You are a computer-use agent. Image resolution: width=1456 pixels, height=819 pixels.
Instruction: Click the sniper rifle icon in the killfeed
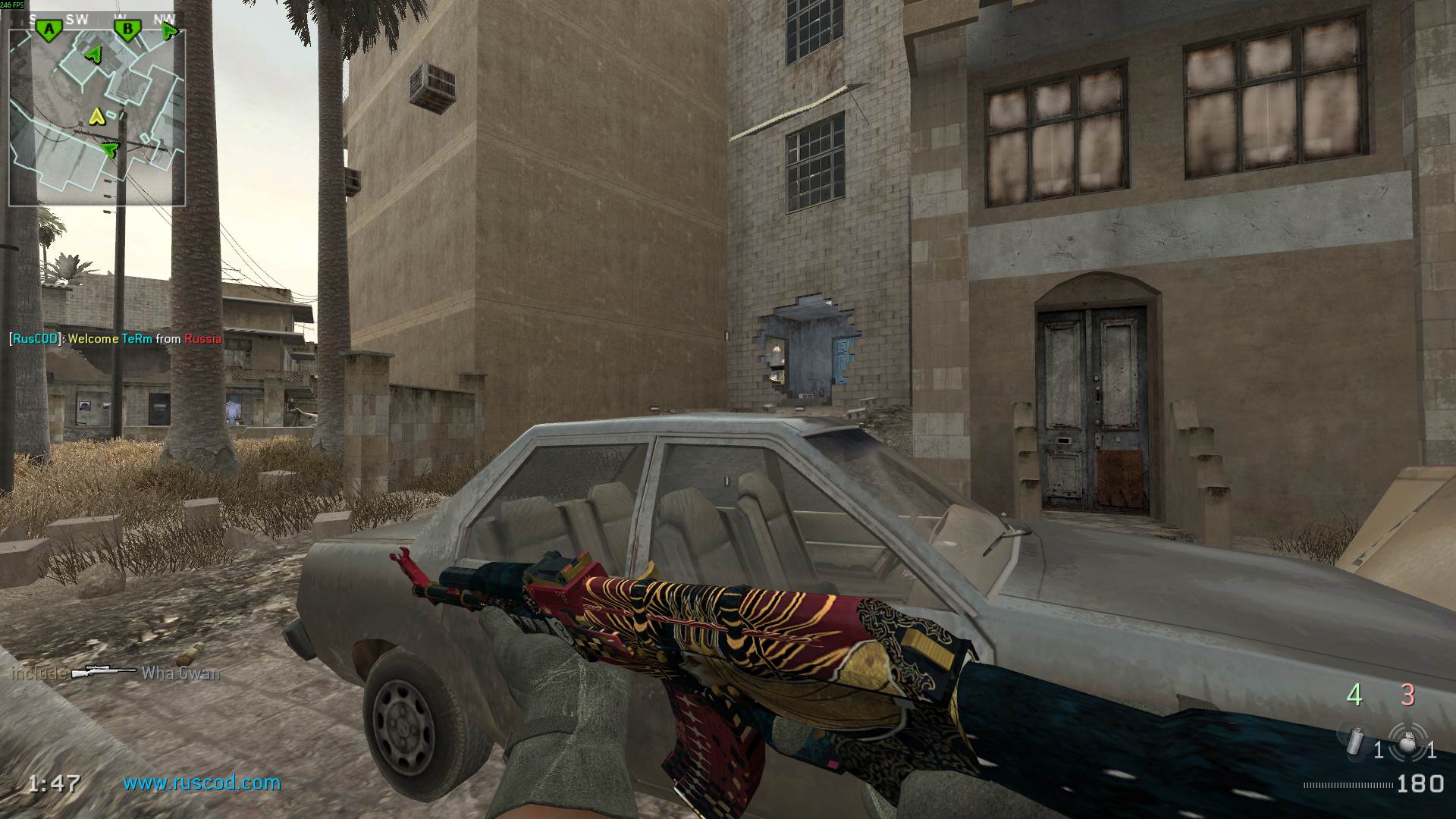pyautogui.click(x=102, y=671)
